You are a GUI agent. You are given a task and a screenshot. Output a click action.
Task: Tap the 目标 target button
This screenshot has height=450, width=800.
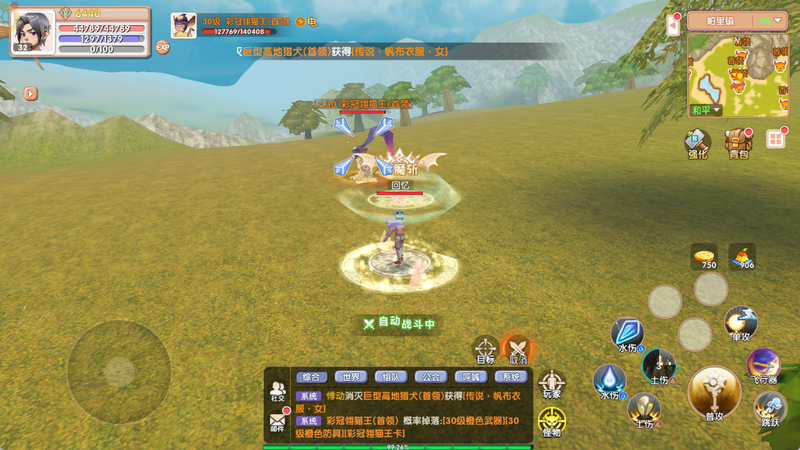485,350
